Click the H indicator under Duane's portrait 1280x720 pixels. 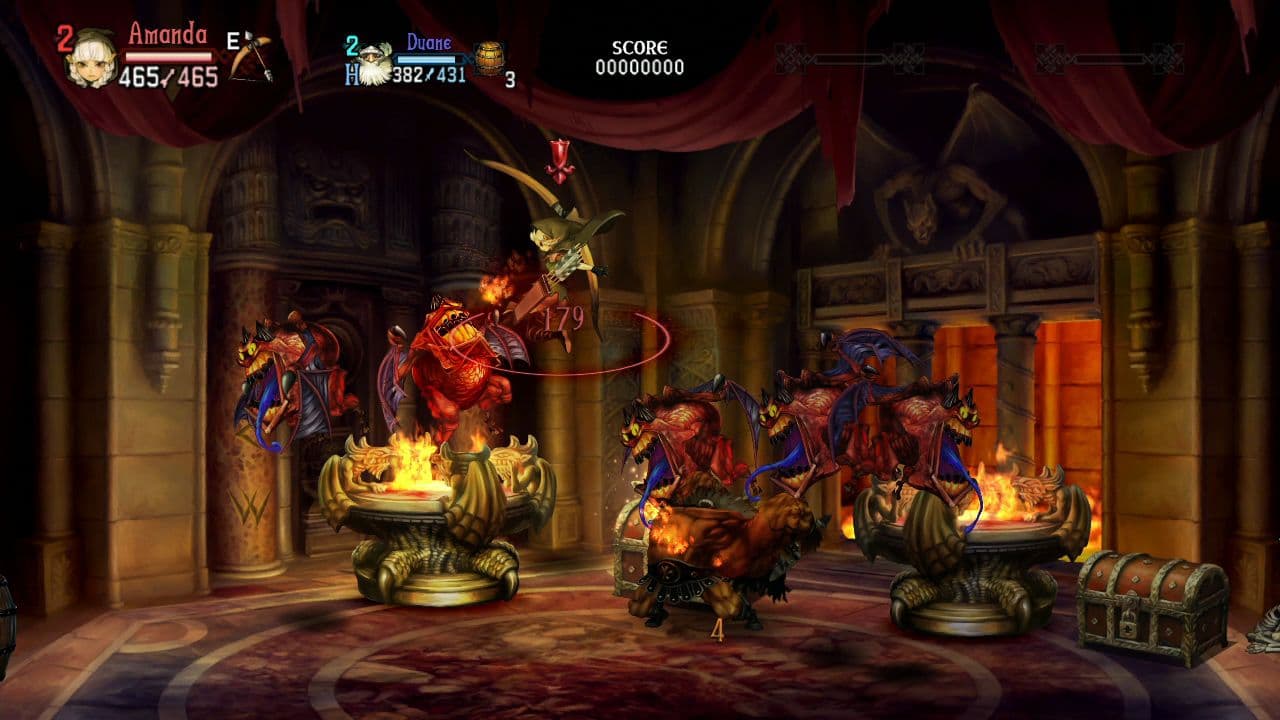[x=351, y=77]
